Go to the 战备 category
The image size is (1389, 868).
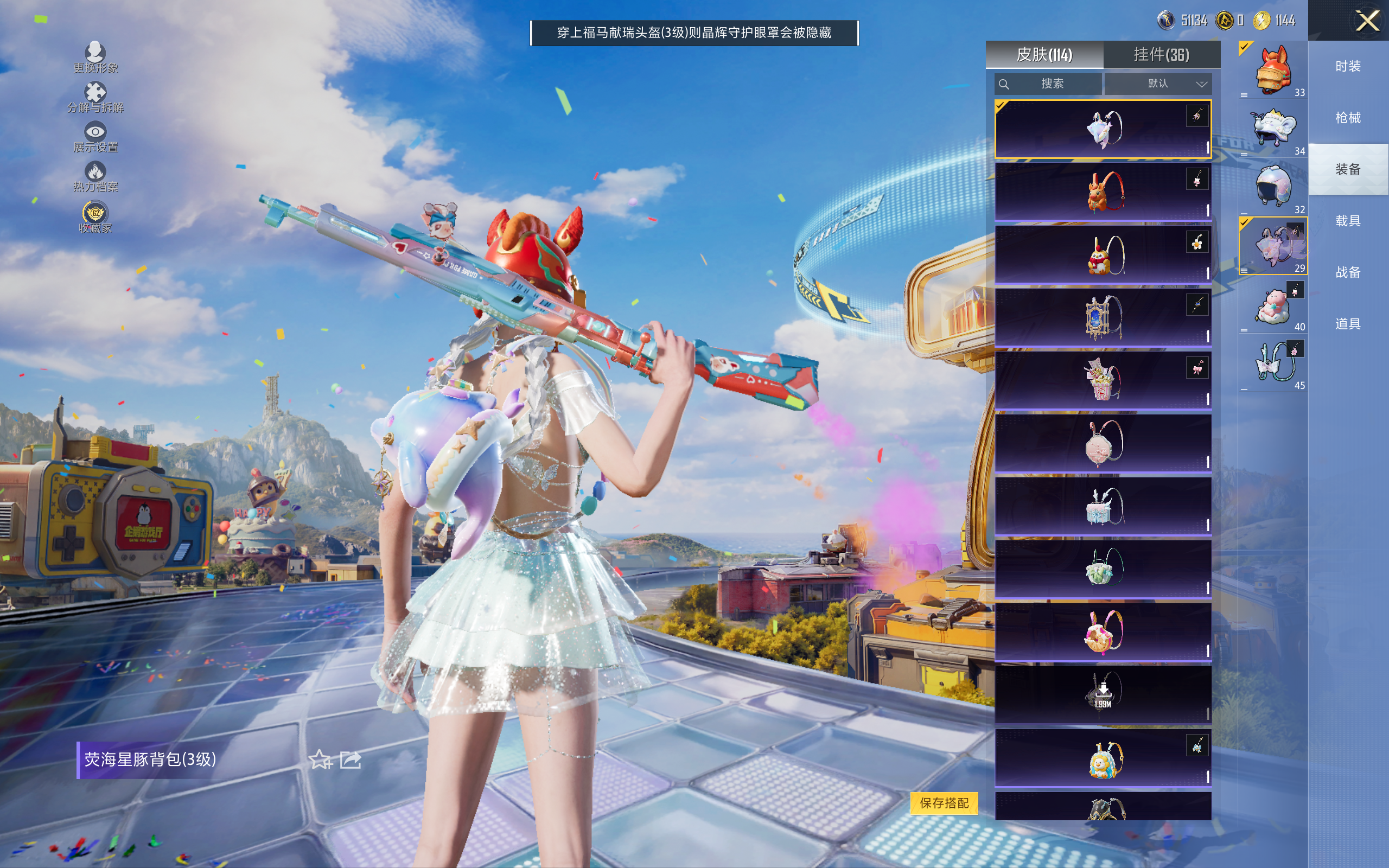(x=1348, y=272)
